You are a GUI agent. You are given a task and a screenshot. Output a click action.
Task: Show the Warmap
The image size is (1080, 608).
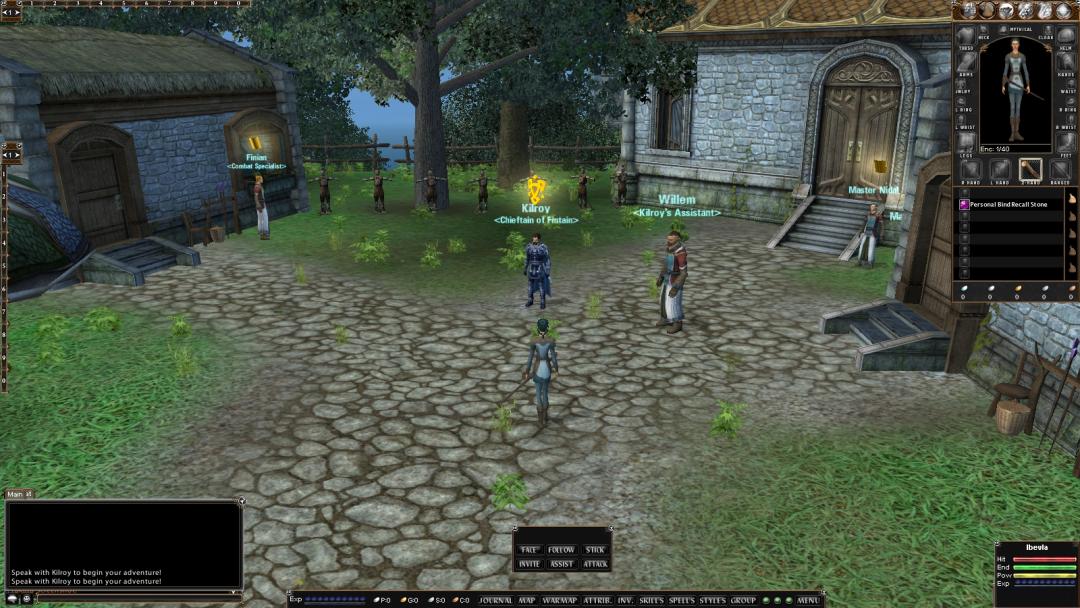556,600
